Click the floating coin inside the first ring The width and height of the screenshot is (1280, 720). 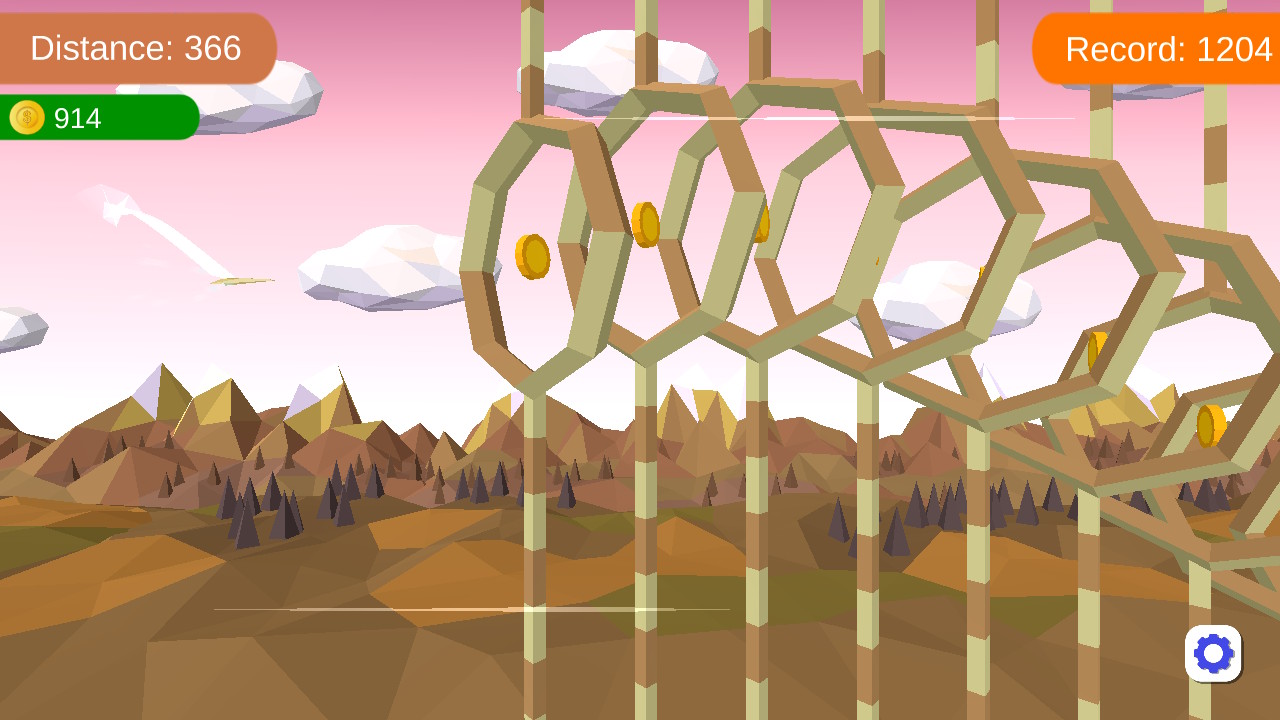point(533,256)
